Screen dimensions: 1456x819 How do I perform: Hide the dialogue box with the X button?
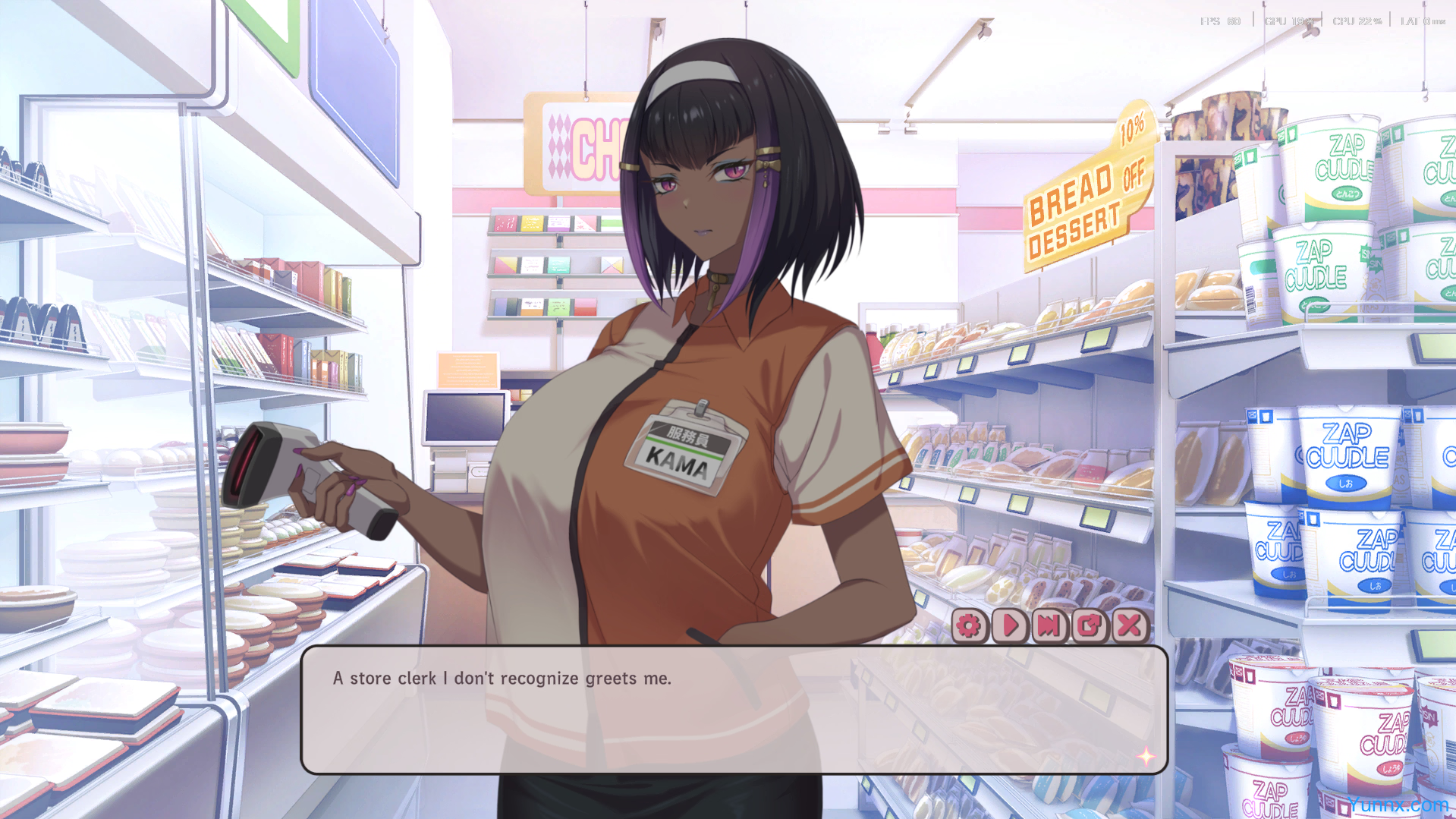(1130, 625)
